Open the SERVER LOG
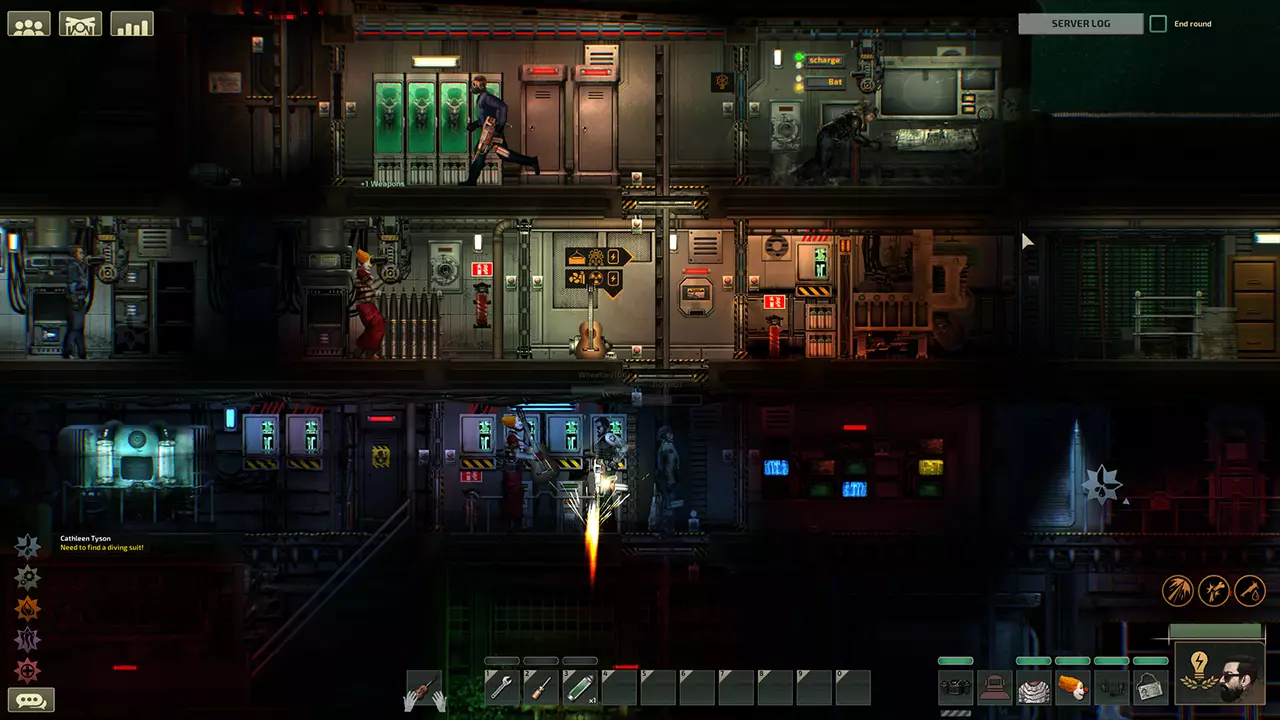The height and width of the screenshot is (720, 1280). coord(1081,23)
